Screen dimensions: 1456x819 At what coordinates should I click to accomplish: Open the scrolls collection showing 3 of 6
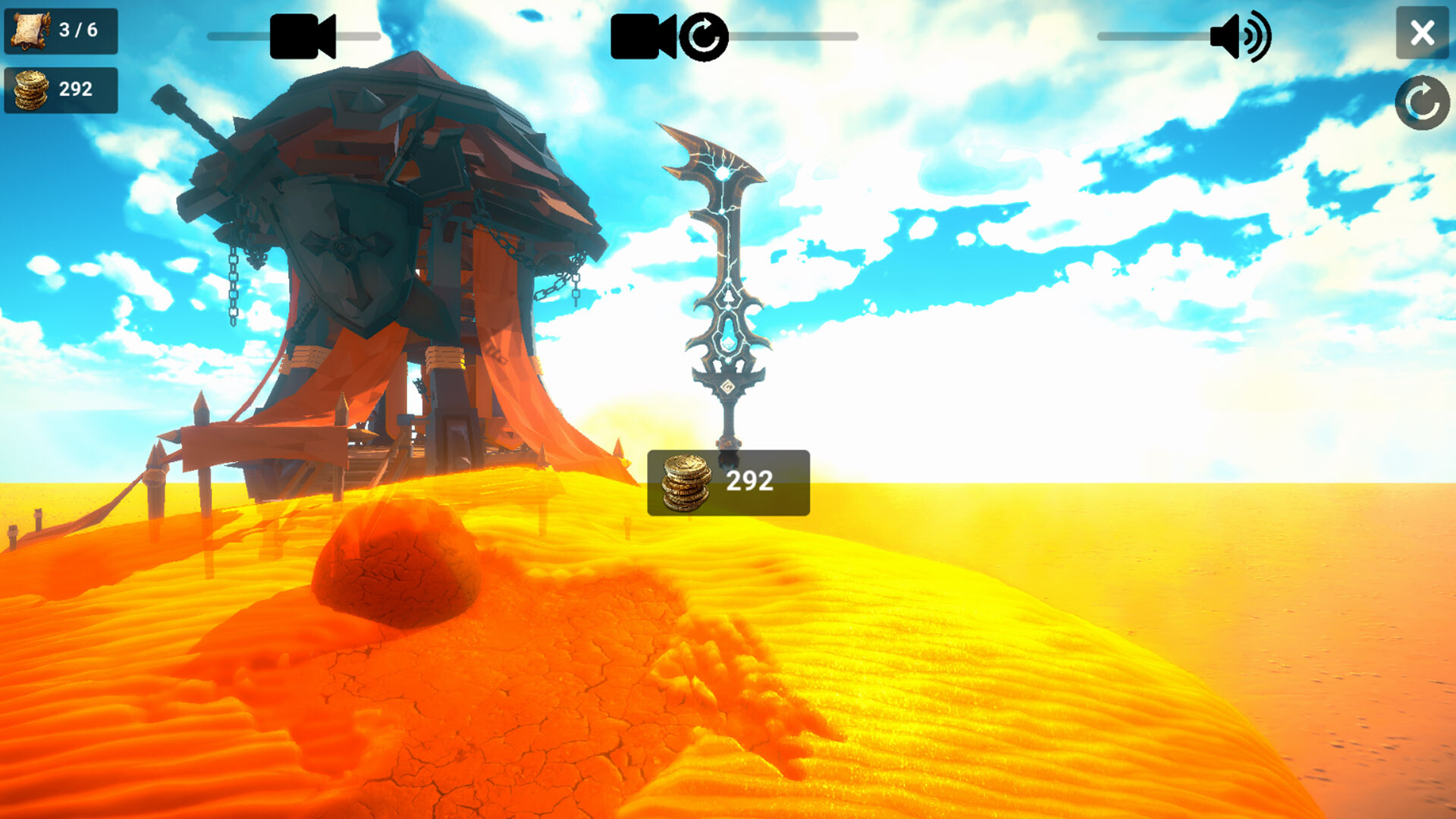point(61,32)
